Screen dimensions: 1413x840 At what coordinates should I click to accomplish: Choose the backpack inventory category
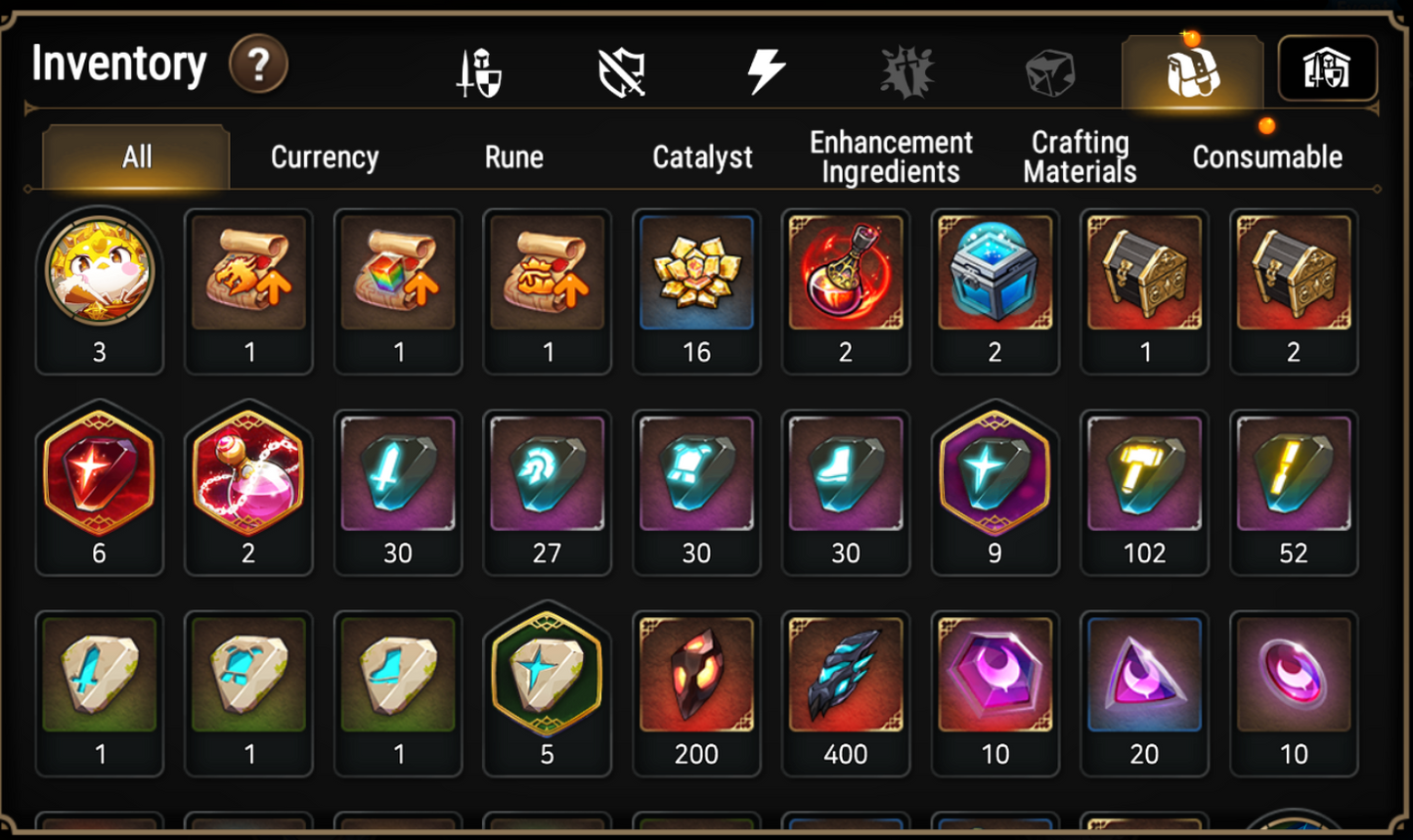pos(1192,72)
